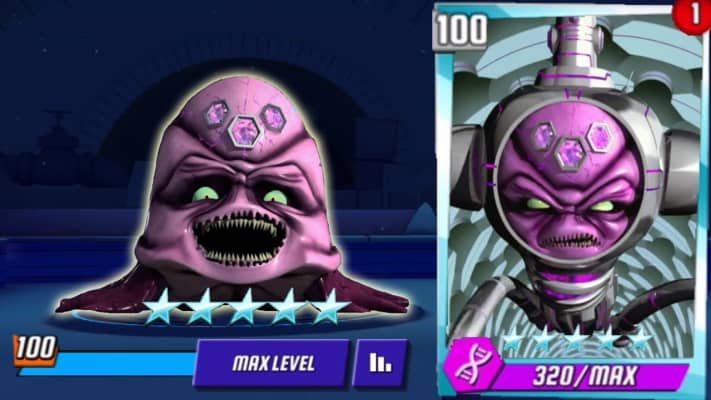Viewport: 711px width, 400px height.
Task: Tap the pink DNA icon on card
Action: 466,369
